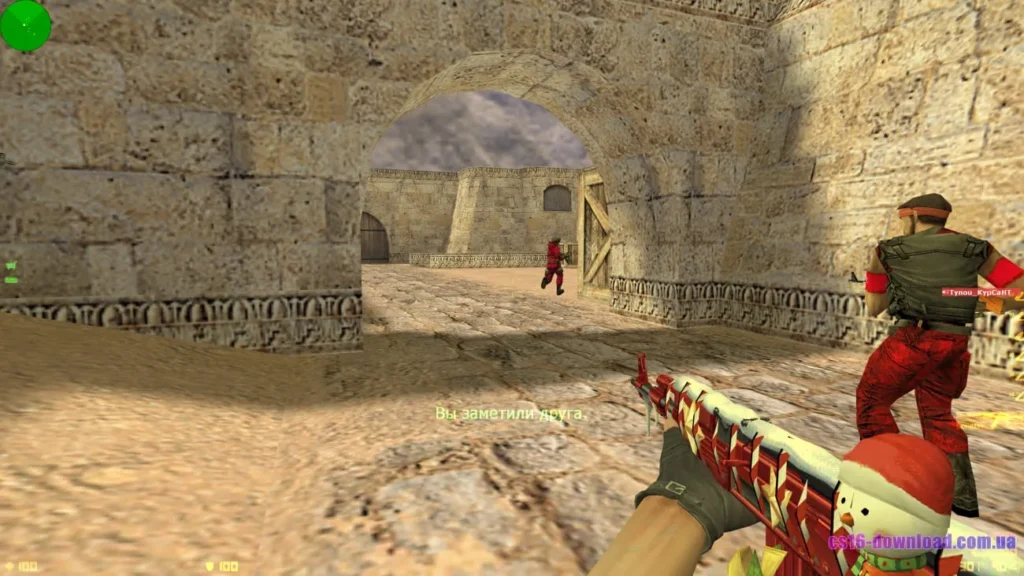Click the green circular radar
Screen dimensions: 1024x576
[26, 26]
